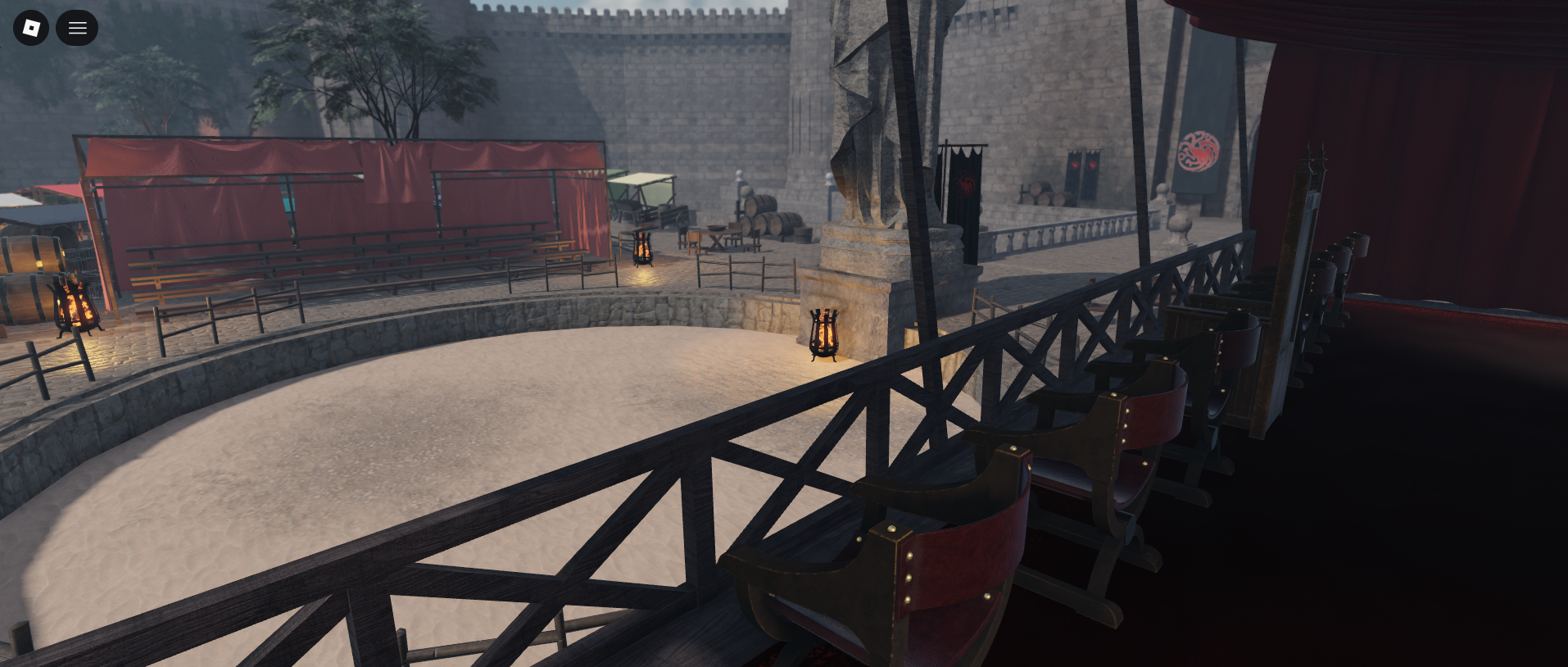
Task: Open the Roblox logo menu
Action: pos(31,28)
